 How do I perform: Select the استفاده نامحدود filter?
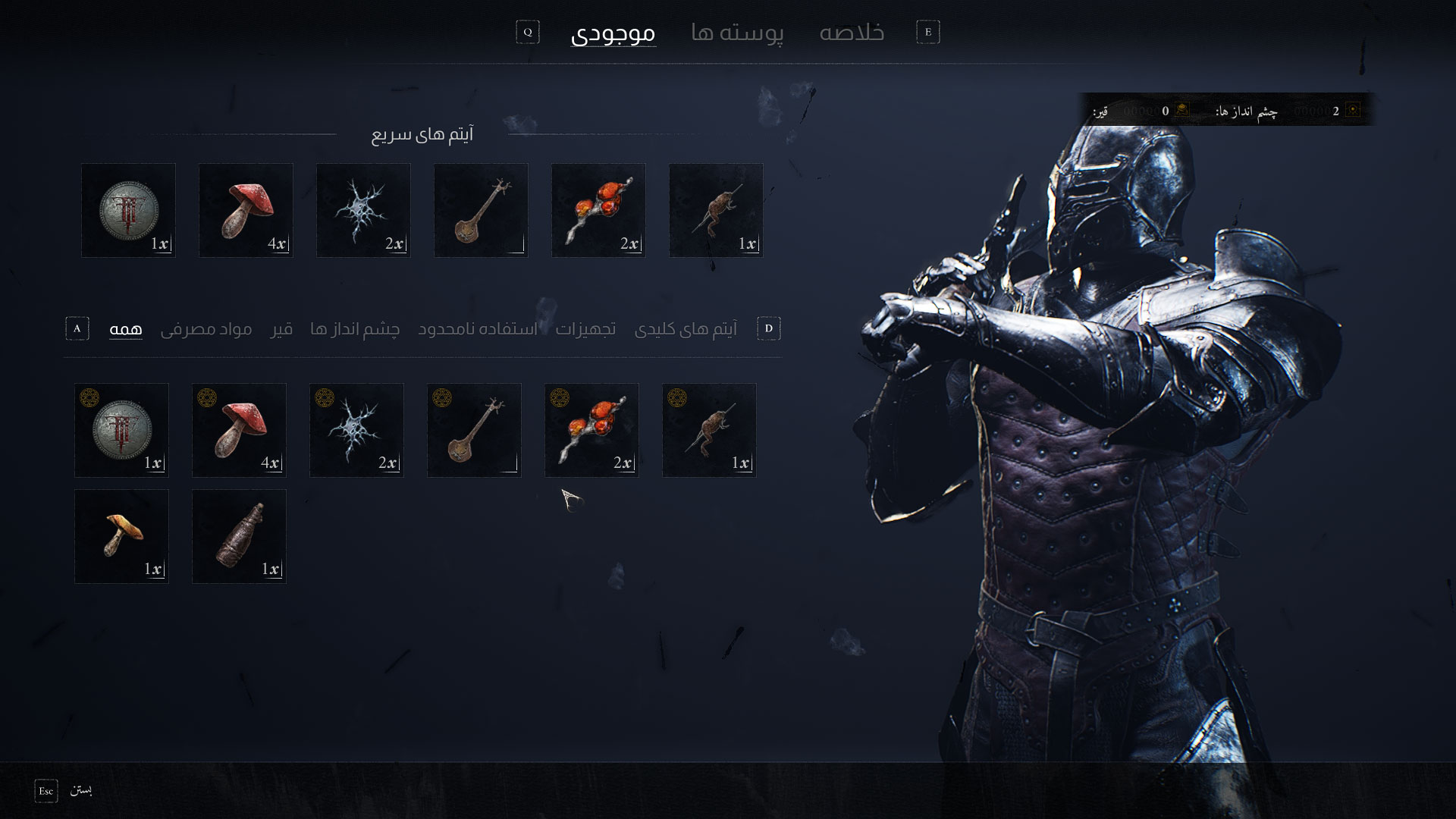[x=478, y=329]
